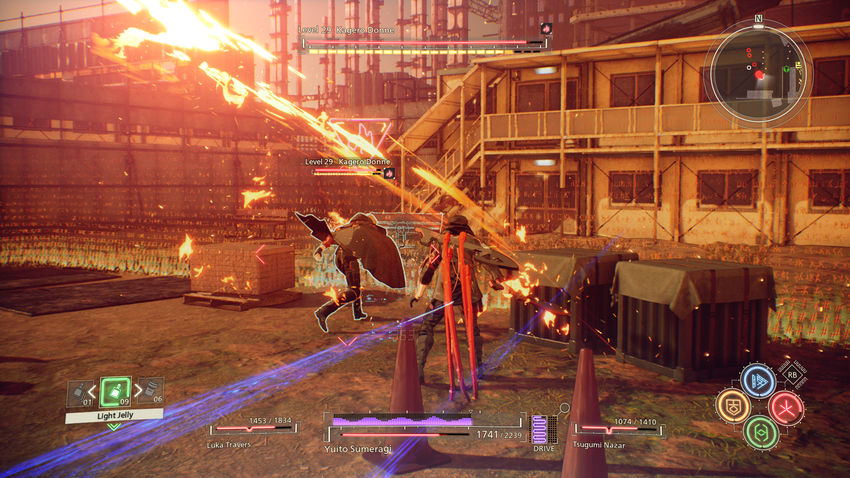The height and width of the screenshot is (478, 850).
Task: Activate the orange shield SAS ability
Action: [x=733, y=406]
